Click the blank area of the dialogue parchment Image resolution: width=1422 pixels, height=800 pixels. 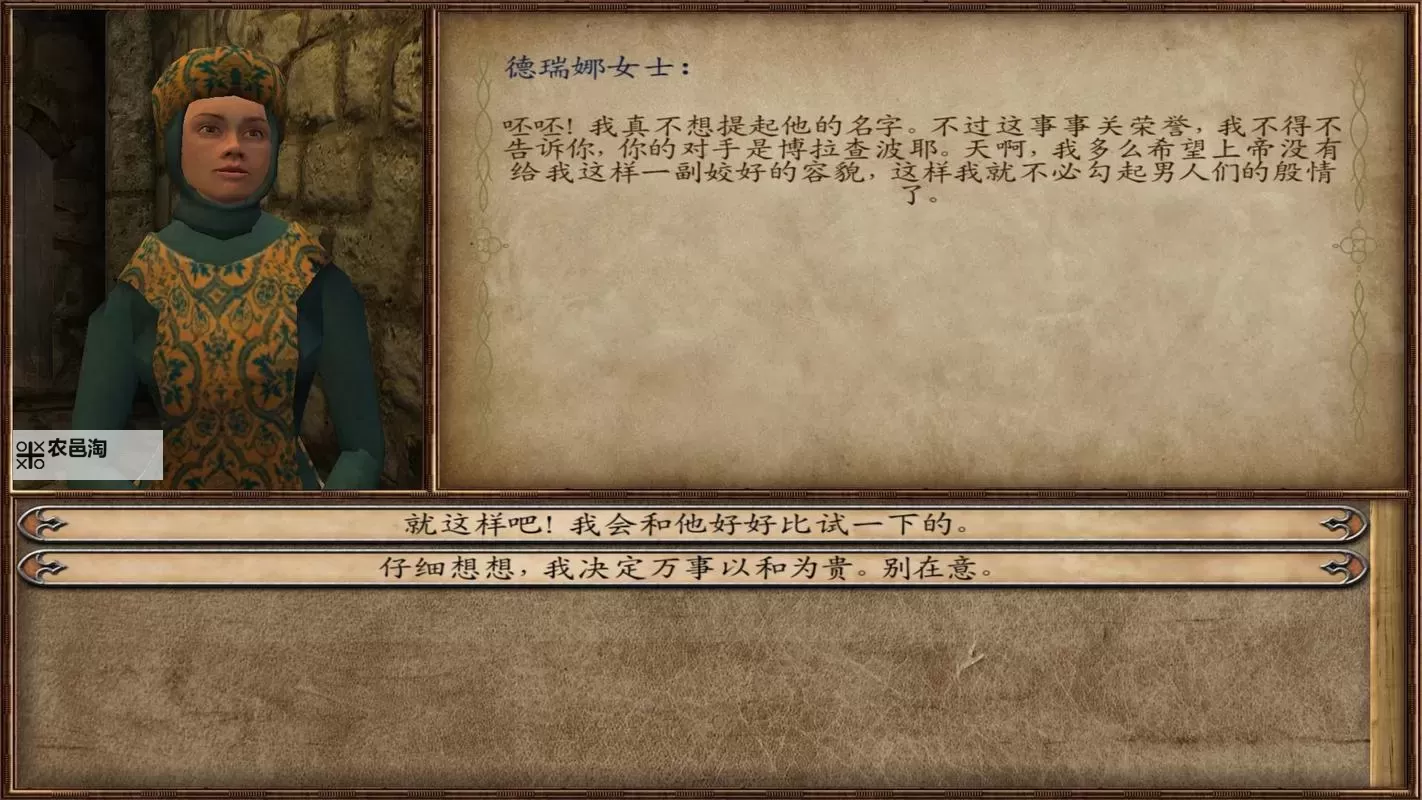click(900, 350)
